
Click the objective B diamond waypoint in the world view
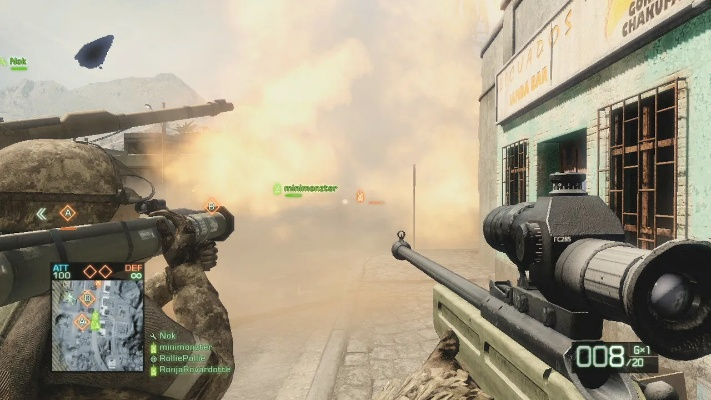(212, 205)
